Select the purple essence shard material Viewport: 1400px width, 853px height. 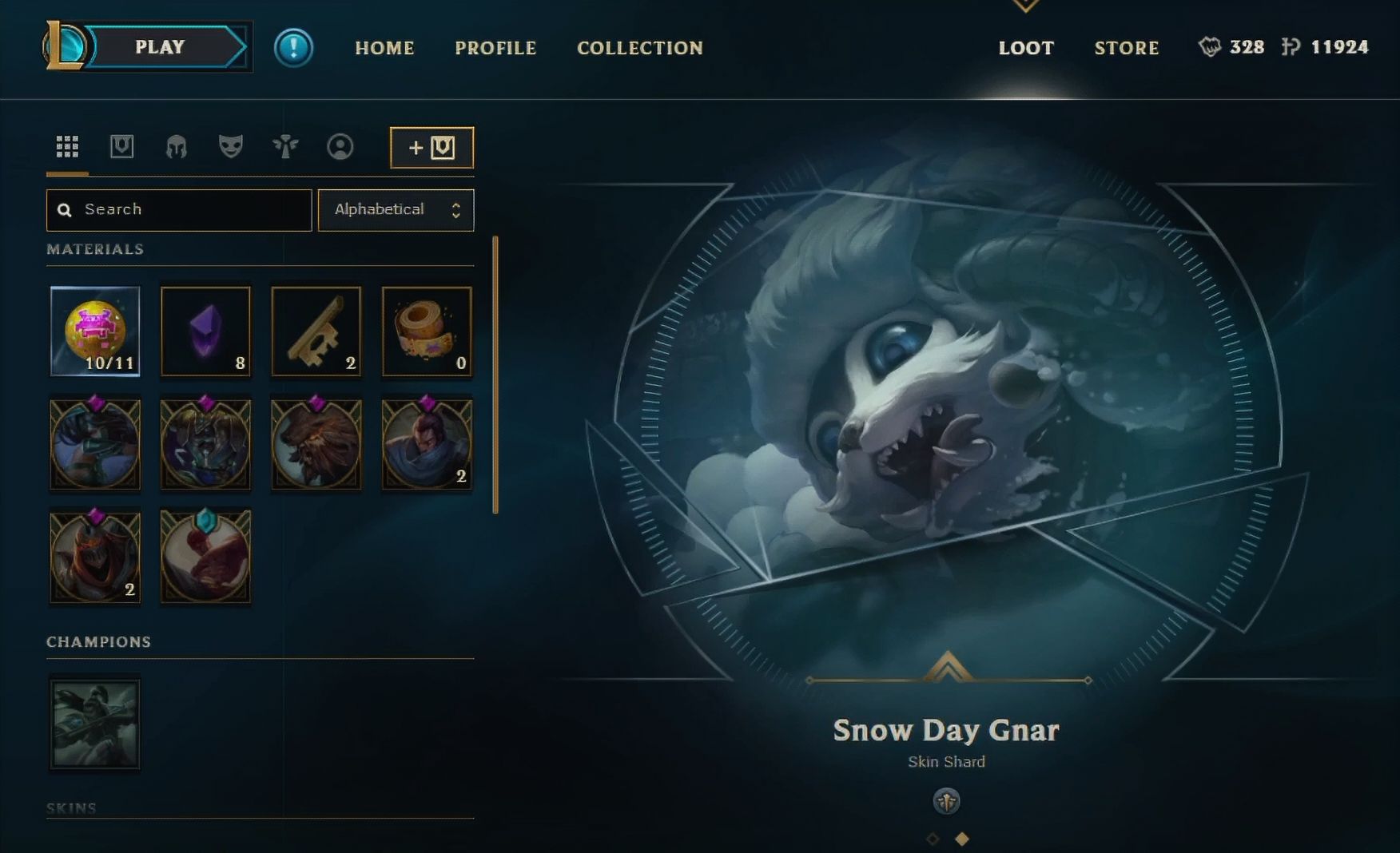tap(205, 331)
